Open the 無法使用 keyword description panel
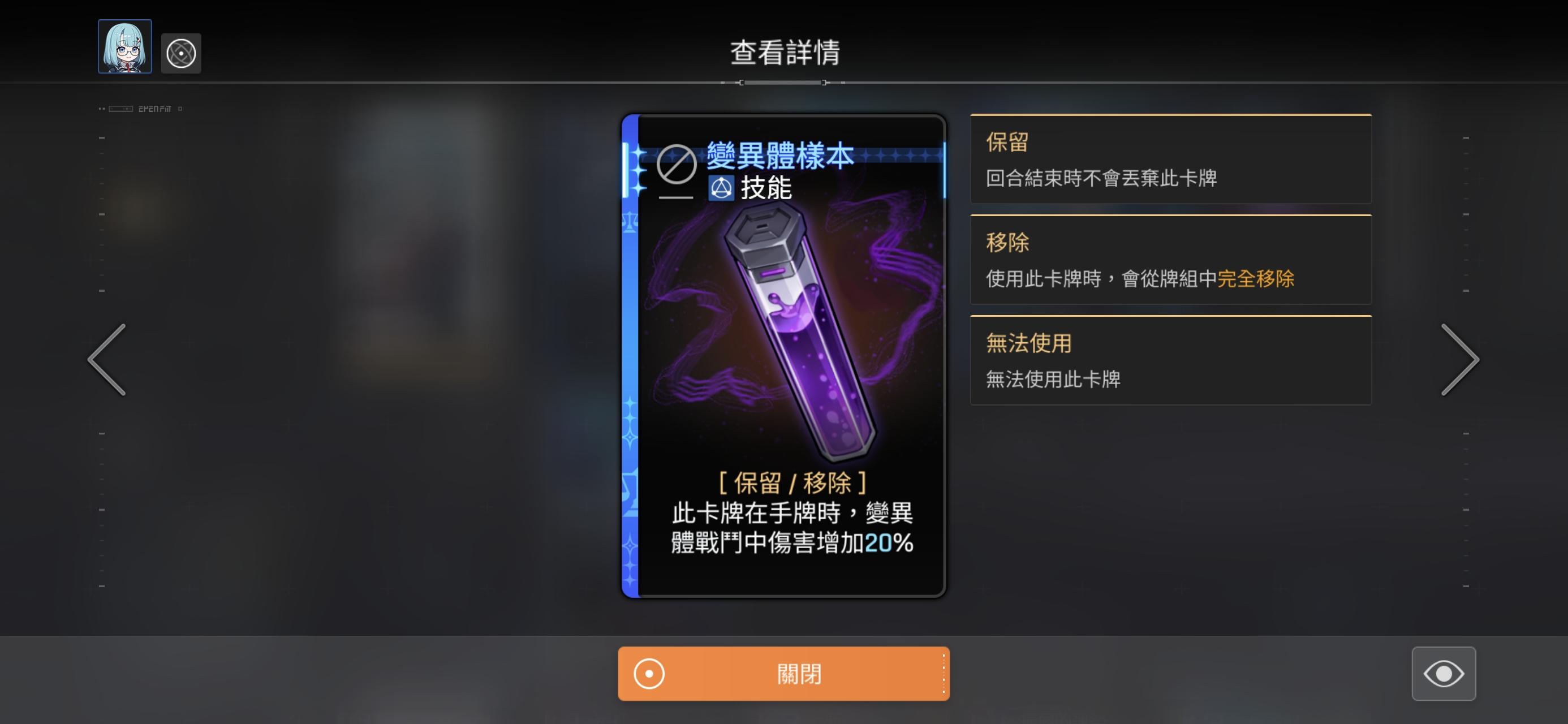The width and height of the screenshot is (1568, 724). 1170,360
